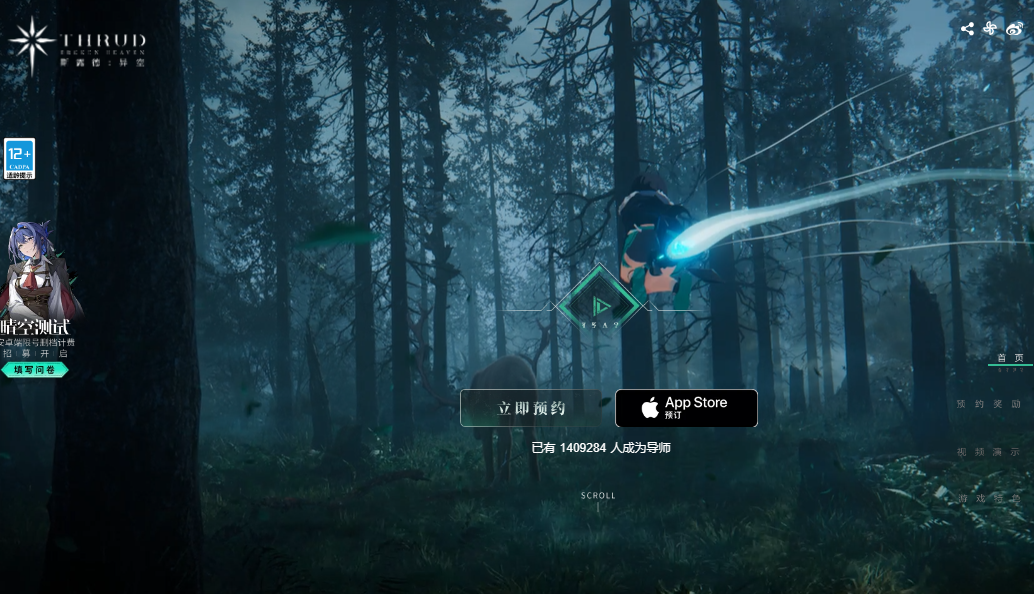
Task: Show the 游戏特色 game features section
Action: 989,498
